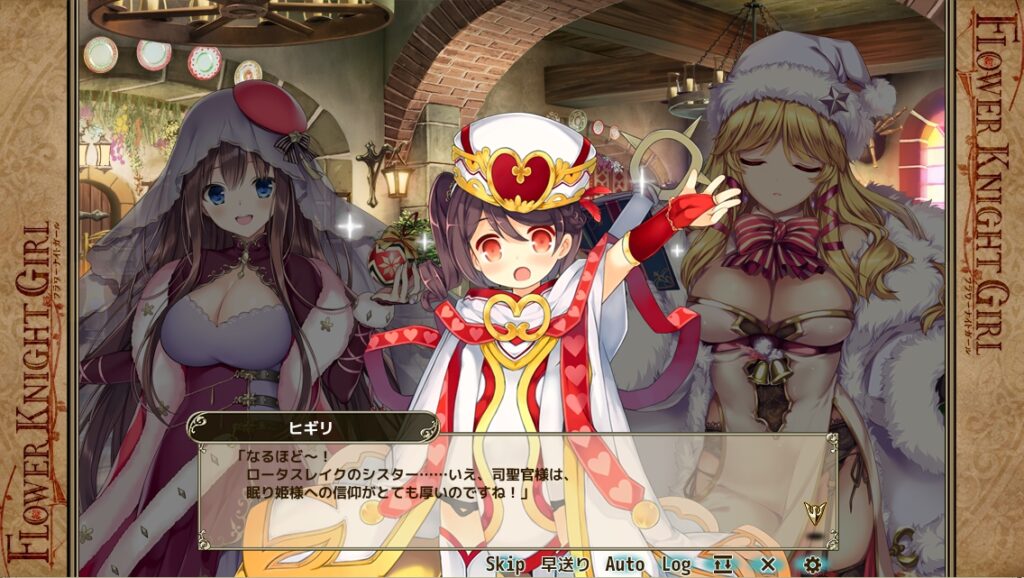Turn on Auto text advance
1024x578 pixels.
pyautogui.click(x=624, y=565)
